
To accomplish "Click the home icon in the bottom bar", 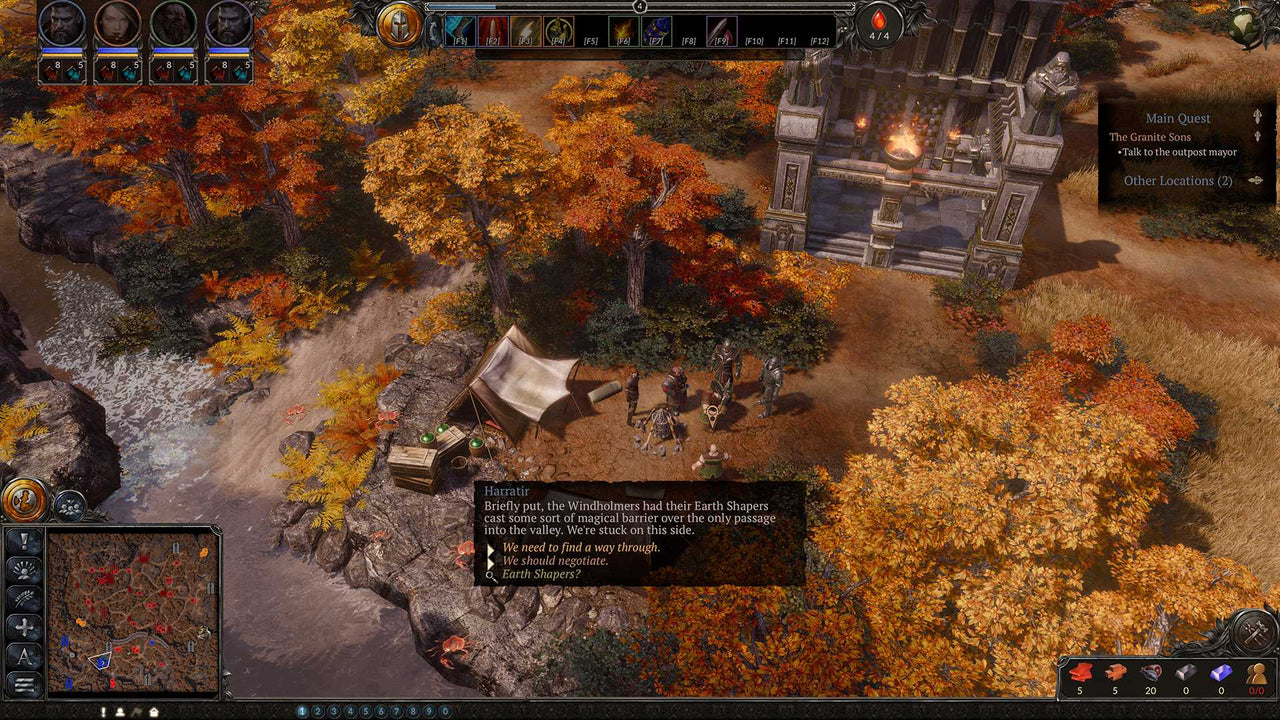I will [x=154, y=713].
